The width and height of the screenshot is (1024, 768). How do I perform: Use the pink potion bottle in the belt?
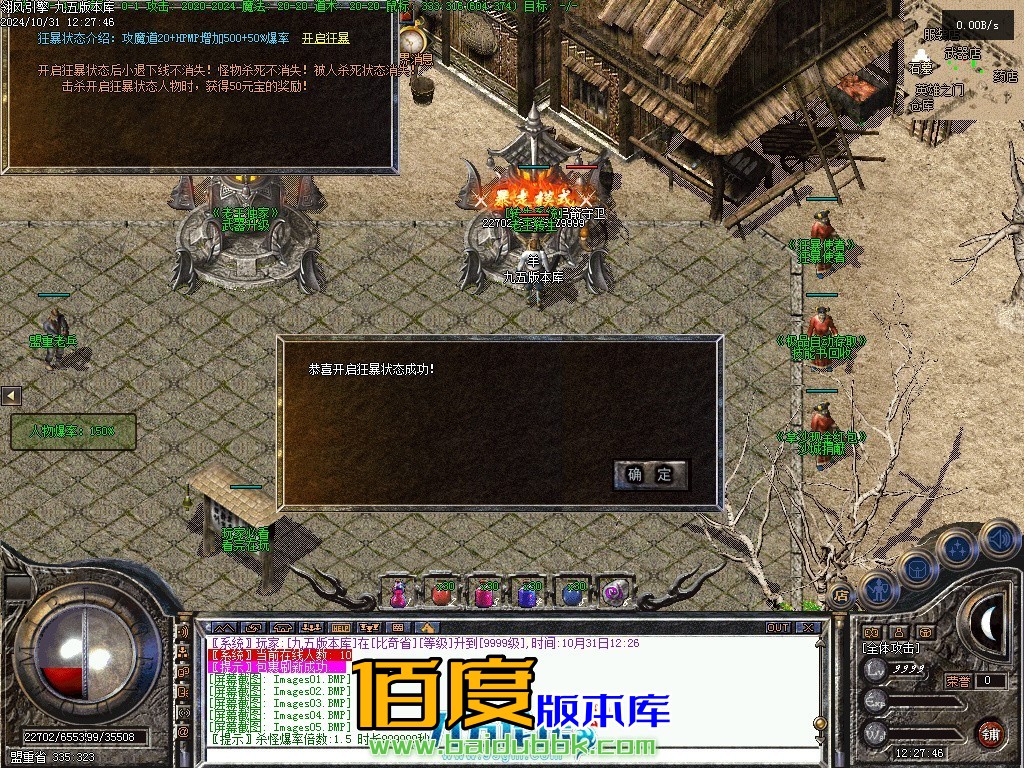[398, 593]
